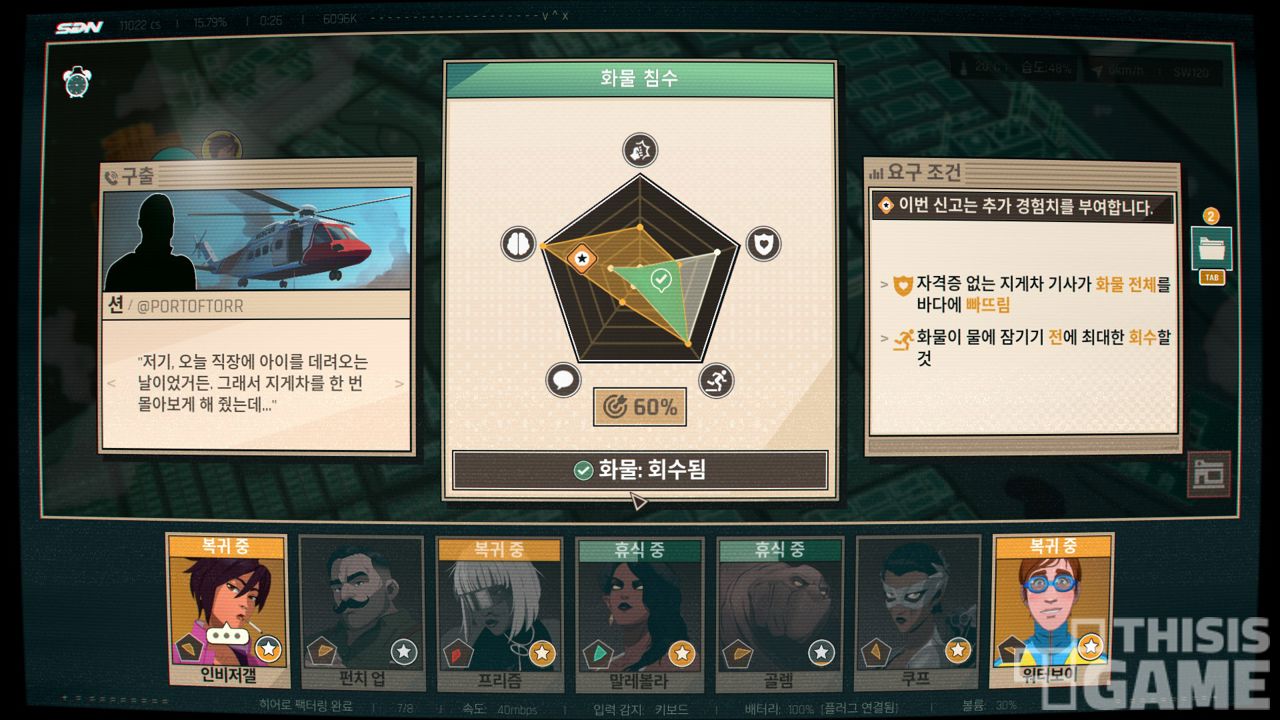Click the 60% success chance badge
The width and height of the screenshot is (1280, 720).
640,407
